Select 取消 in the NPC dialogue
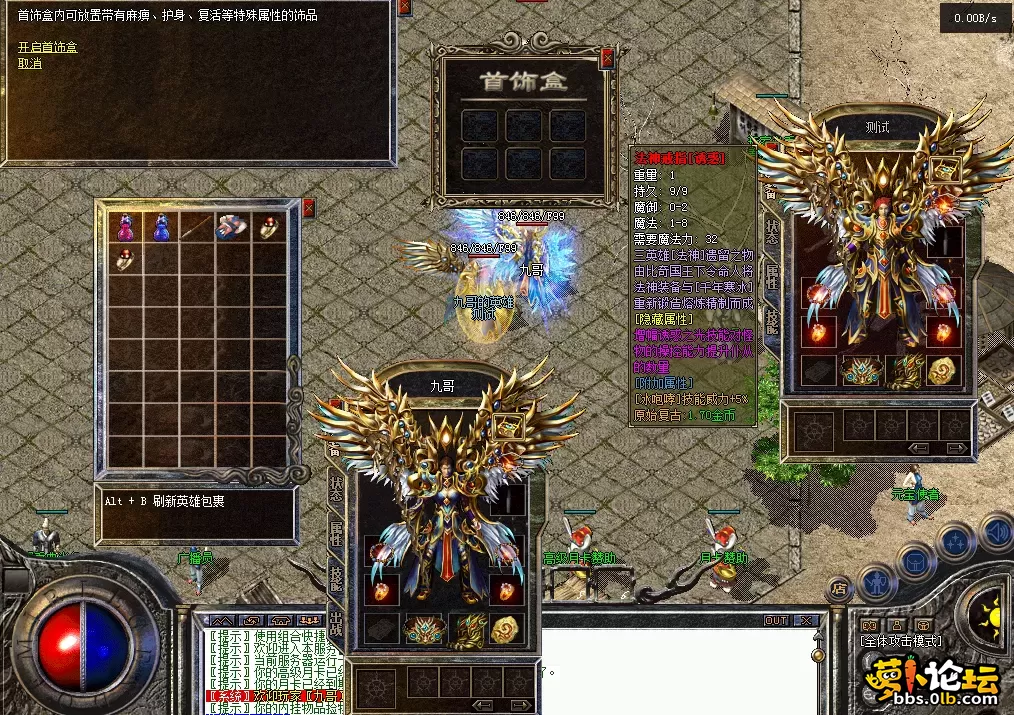 tap(30, 63)
